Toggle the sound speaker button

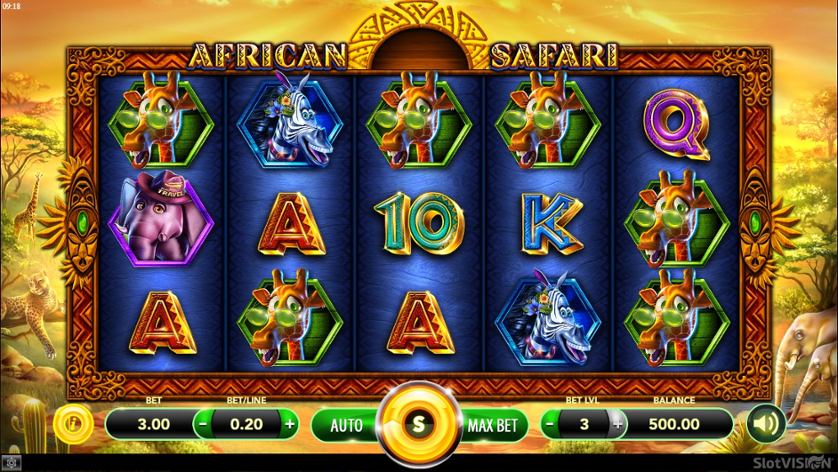coord(765,423)
